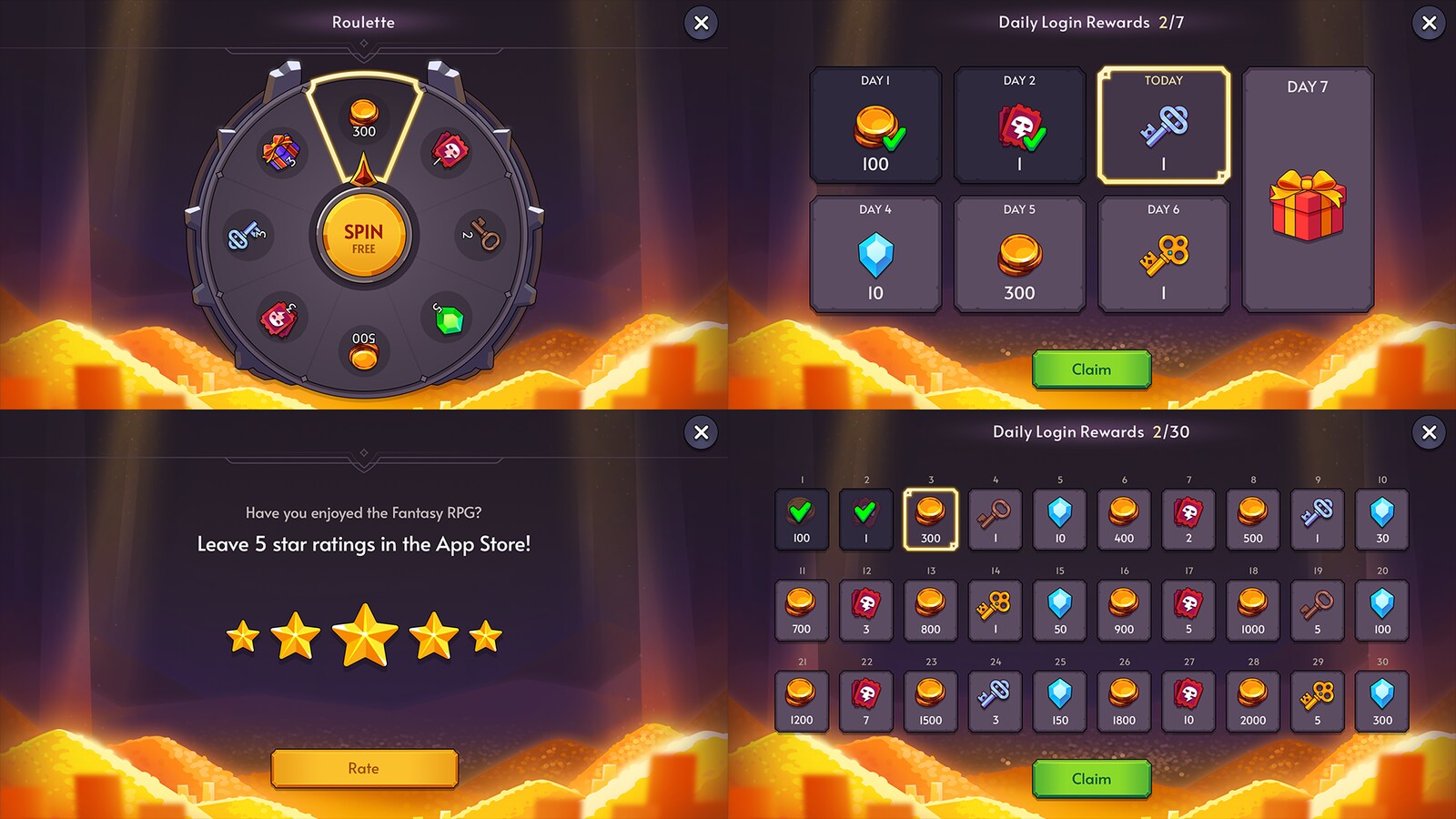This screenshot has width=1456, height=819.
Task: Click the day 3 coin reward in the 30-day calendar
Action: pyautogui.click(x=930, y=519)
